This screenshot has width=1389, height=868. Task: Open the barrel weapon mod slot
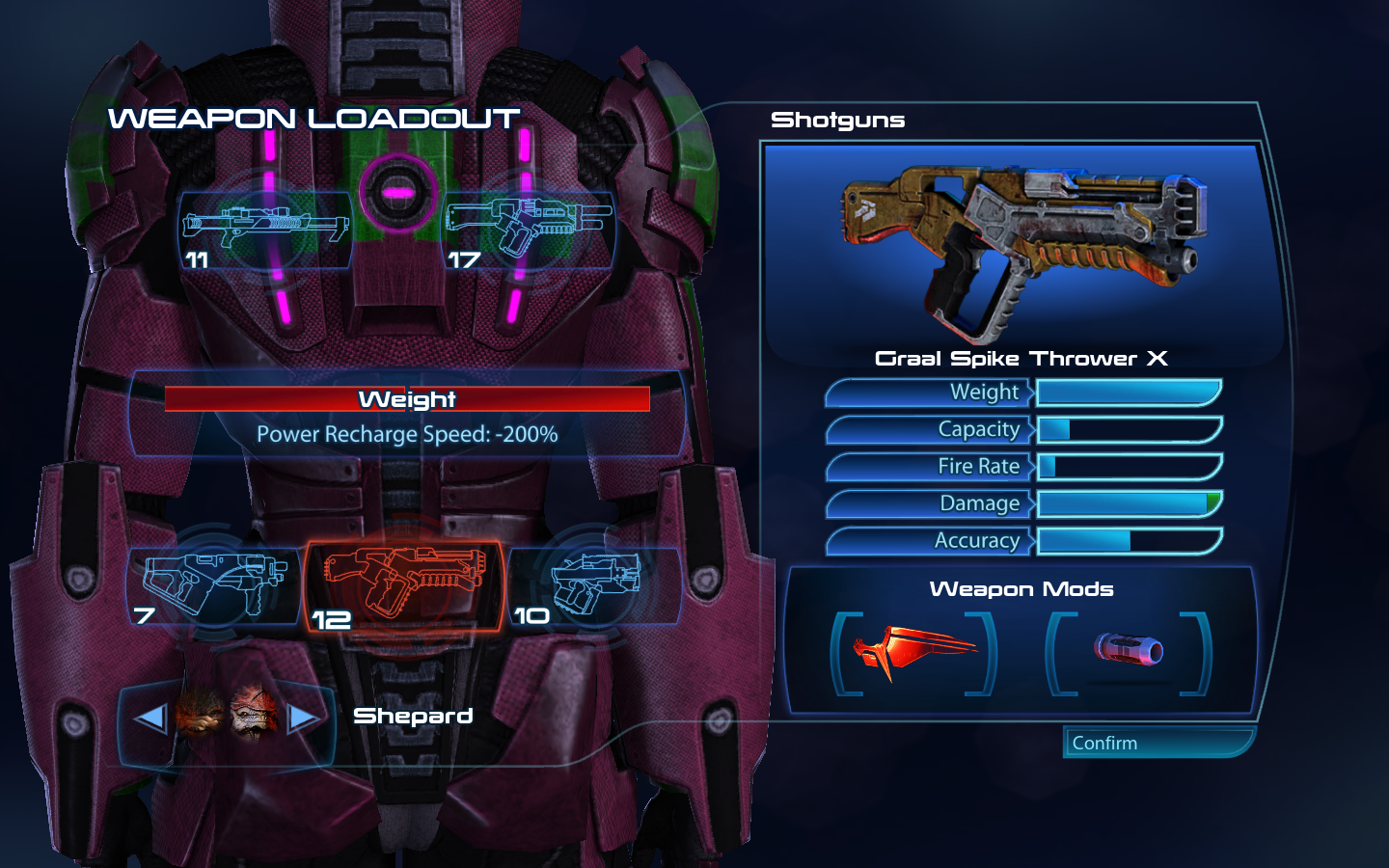pos(1128,653)
